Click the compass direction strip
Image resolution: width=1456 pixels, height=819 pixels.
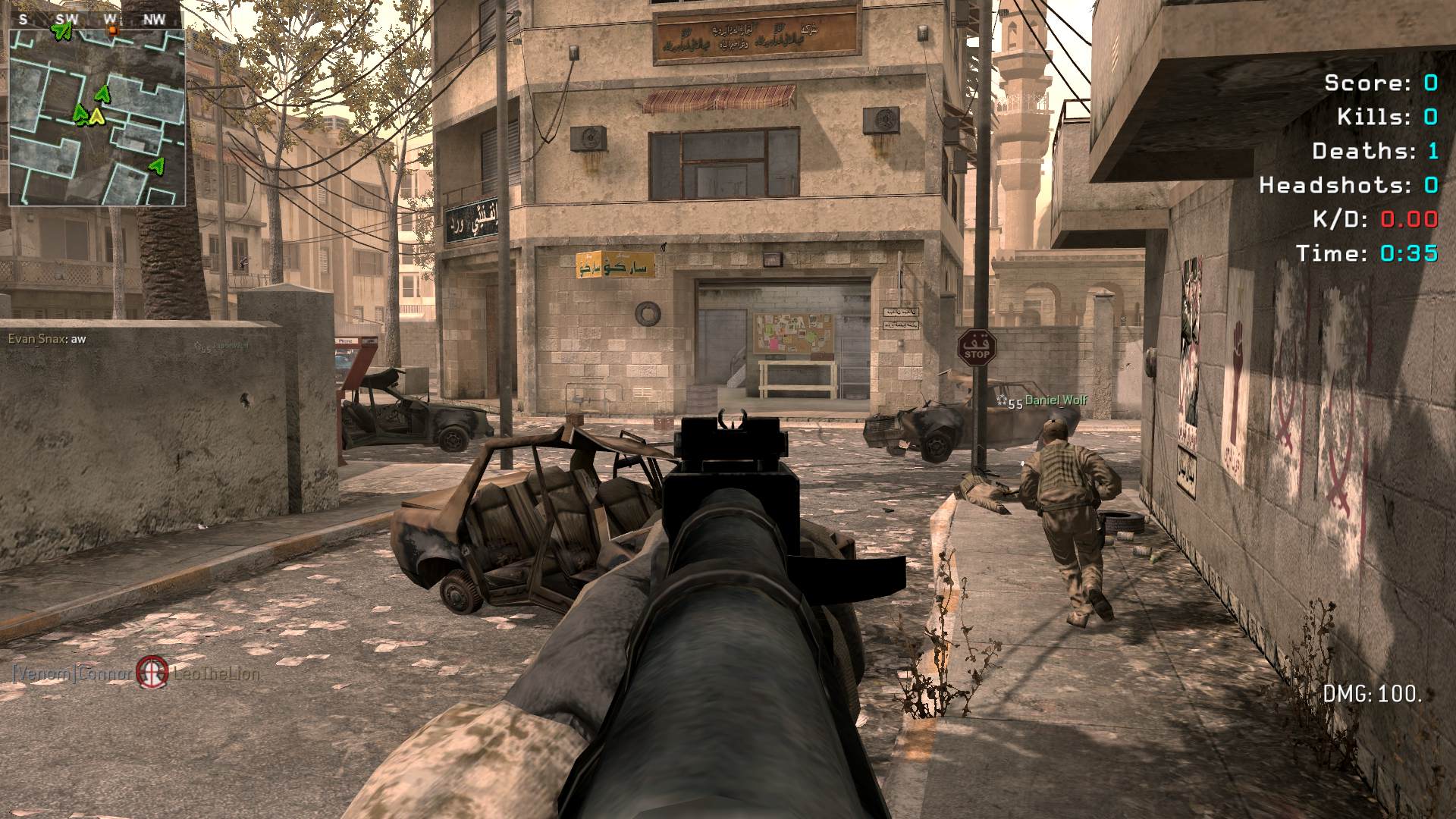coord(96,20)
